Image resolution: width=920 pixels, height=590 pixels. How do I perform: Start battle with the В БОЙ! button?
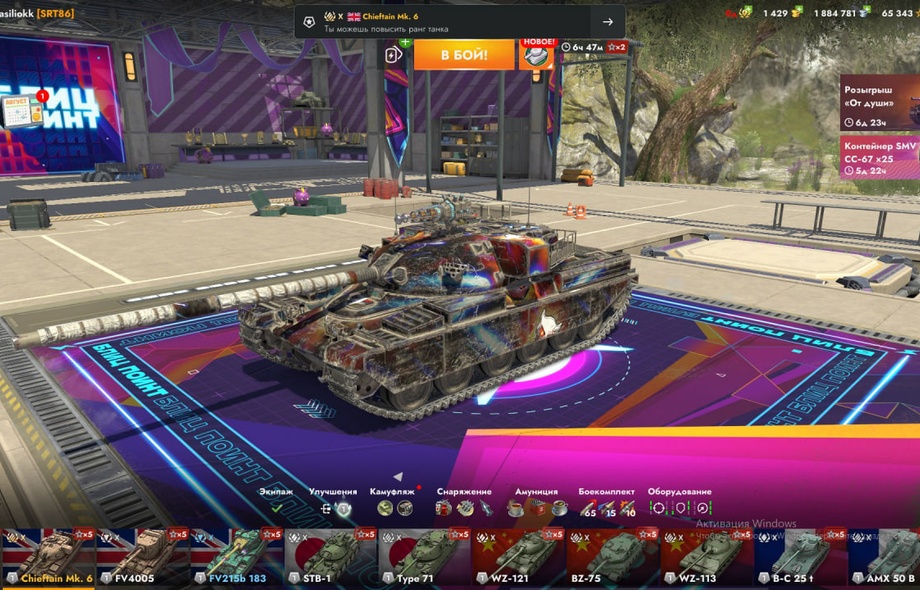[x=463, y=54]
